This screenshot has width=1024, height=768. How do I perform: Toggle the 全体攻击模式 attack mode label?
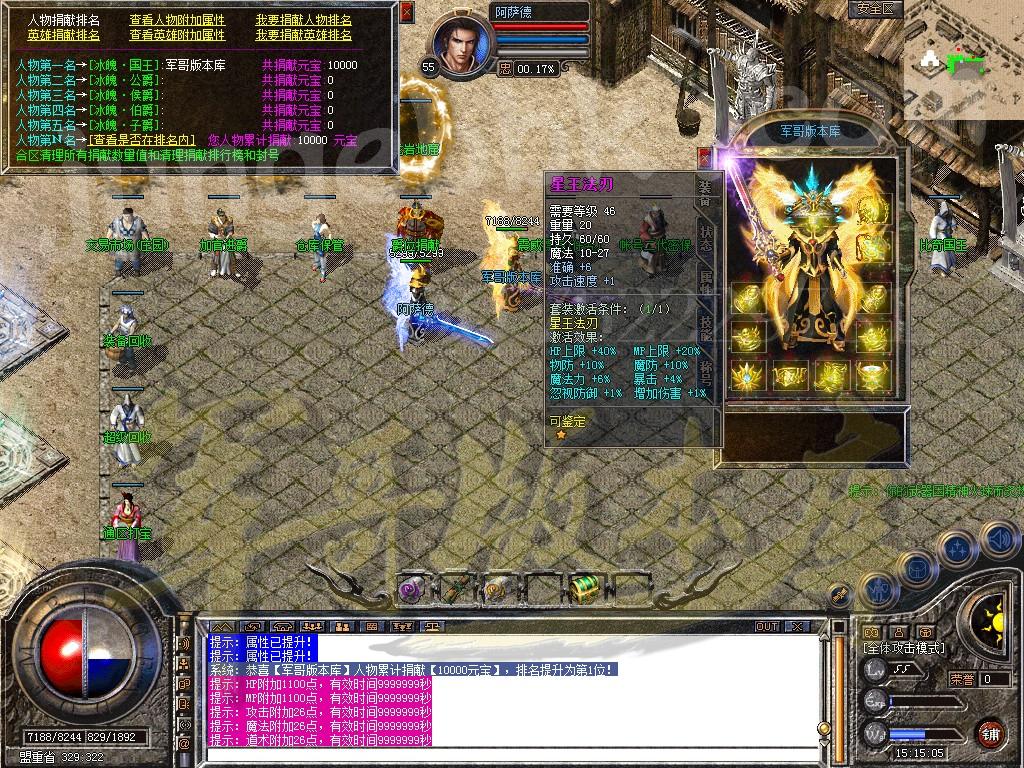click(x=904, y=649)
